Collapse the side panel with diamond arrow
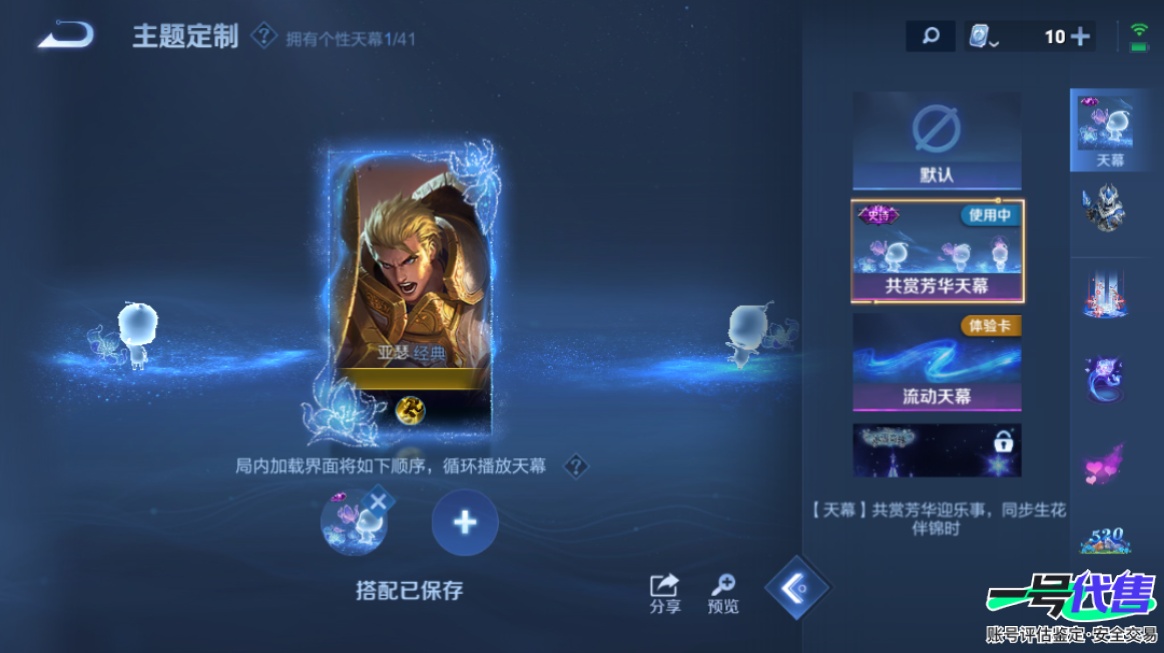Screen dimensions: 1164x653 [x=796, y=589]
